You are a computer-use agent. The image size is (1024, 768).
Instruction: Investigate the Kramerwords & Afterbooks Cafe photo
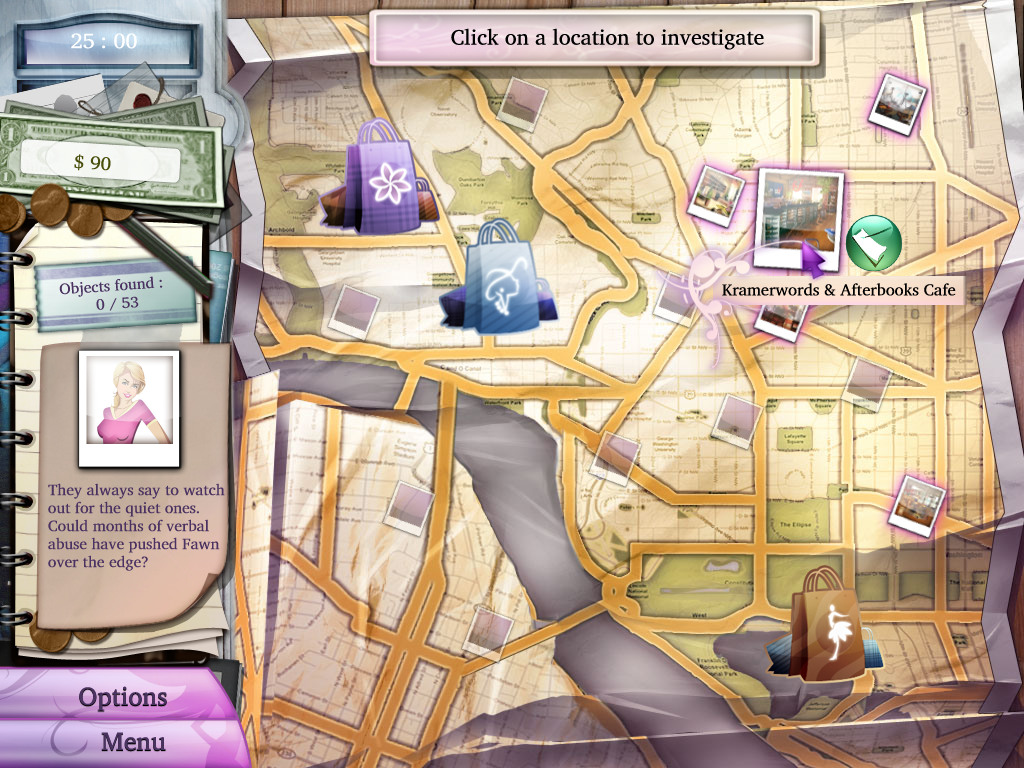pyautogui.click(x=798, y=219)
